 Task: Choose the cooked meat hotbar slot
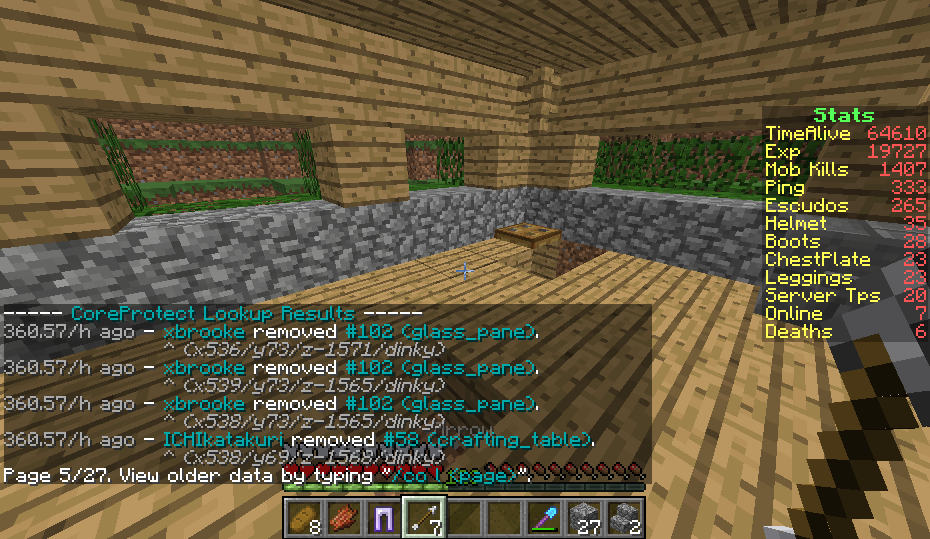coord(343,517)
